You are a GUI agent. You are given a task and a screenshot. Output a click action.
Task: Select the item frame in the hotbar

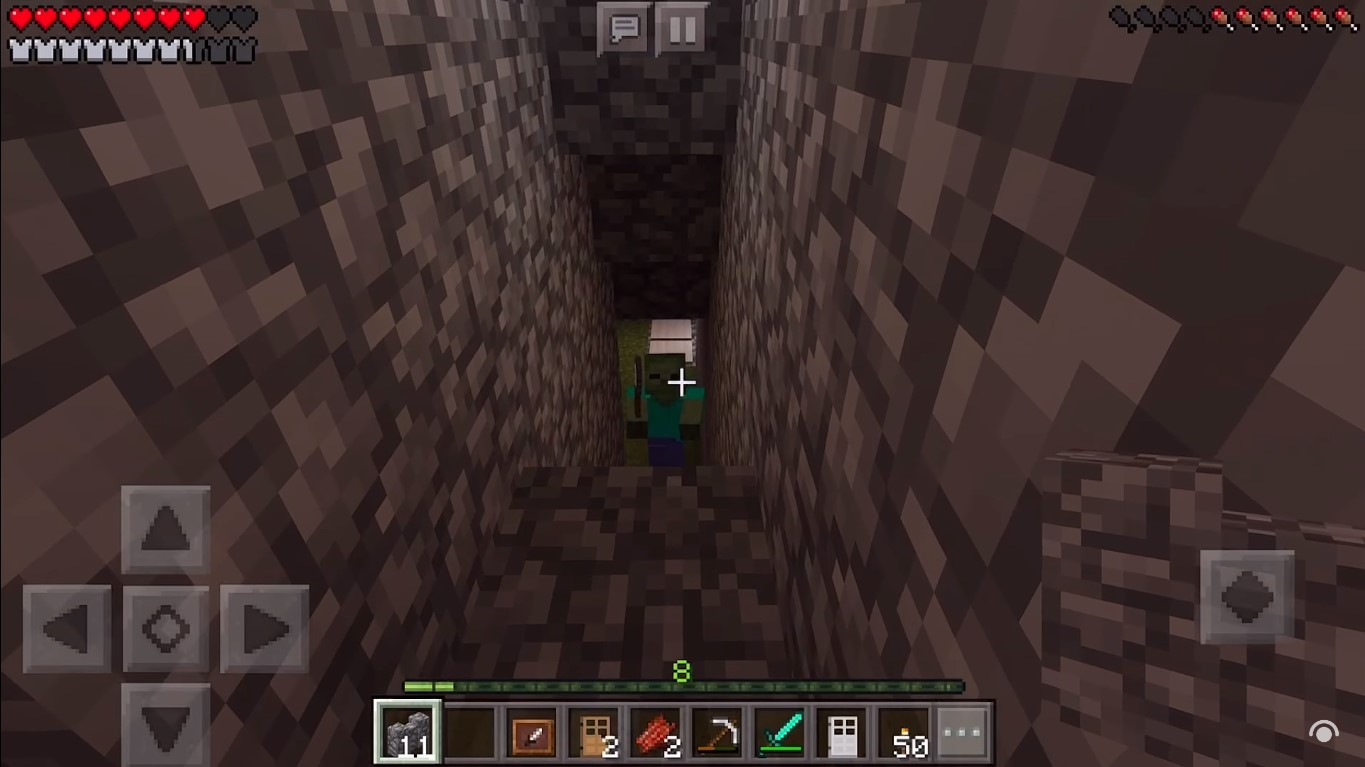[x=532, y=731]
